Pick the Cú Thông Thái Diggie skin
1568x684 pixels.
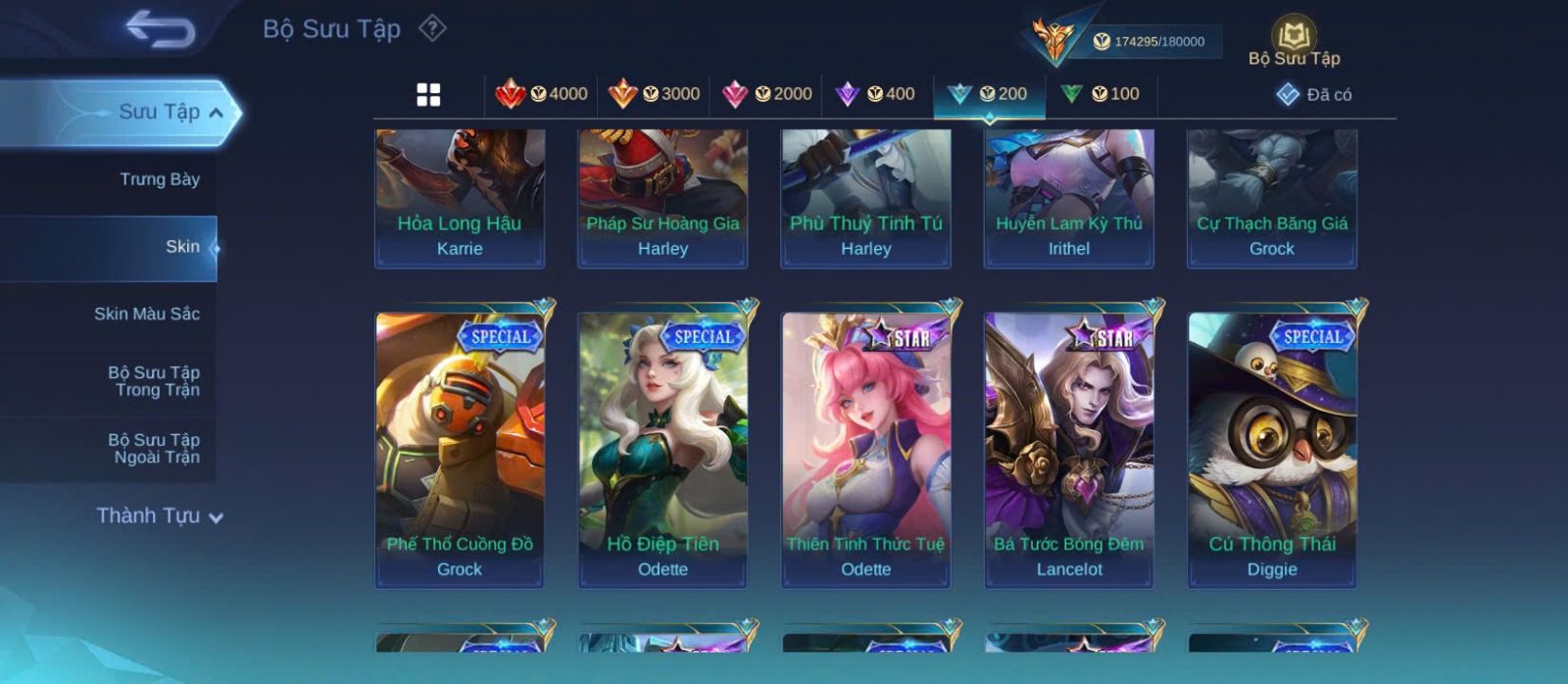[1272, 448]
